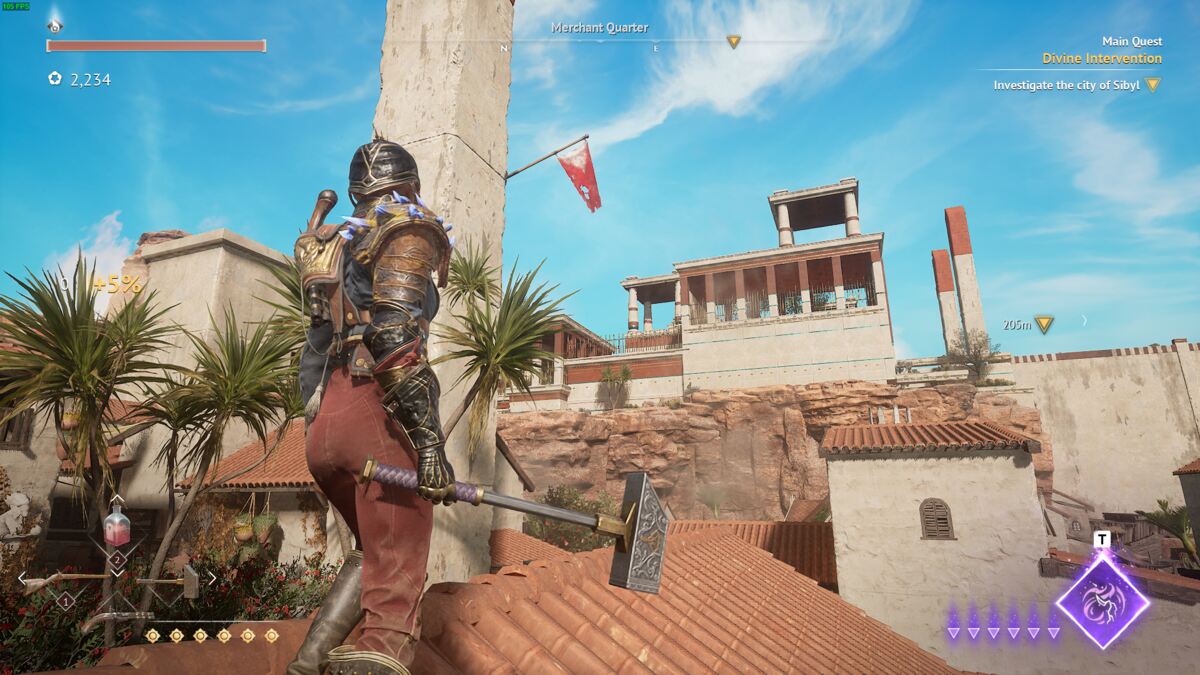Click the quest marker on the compass

[733, 42]
